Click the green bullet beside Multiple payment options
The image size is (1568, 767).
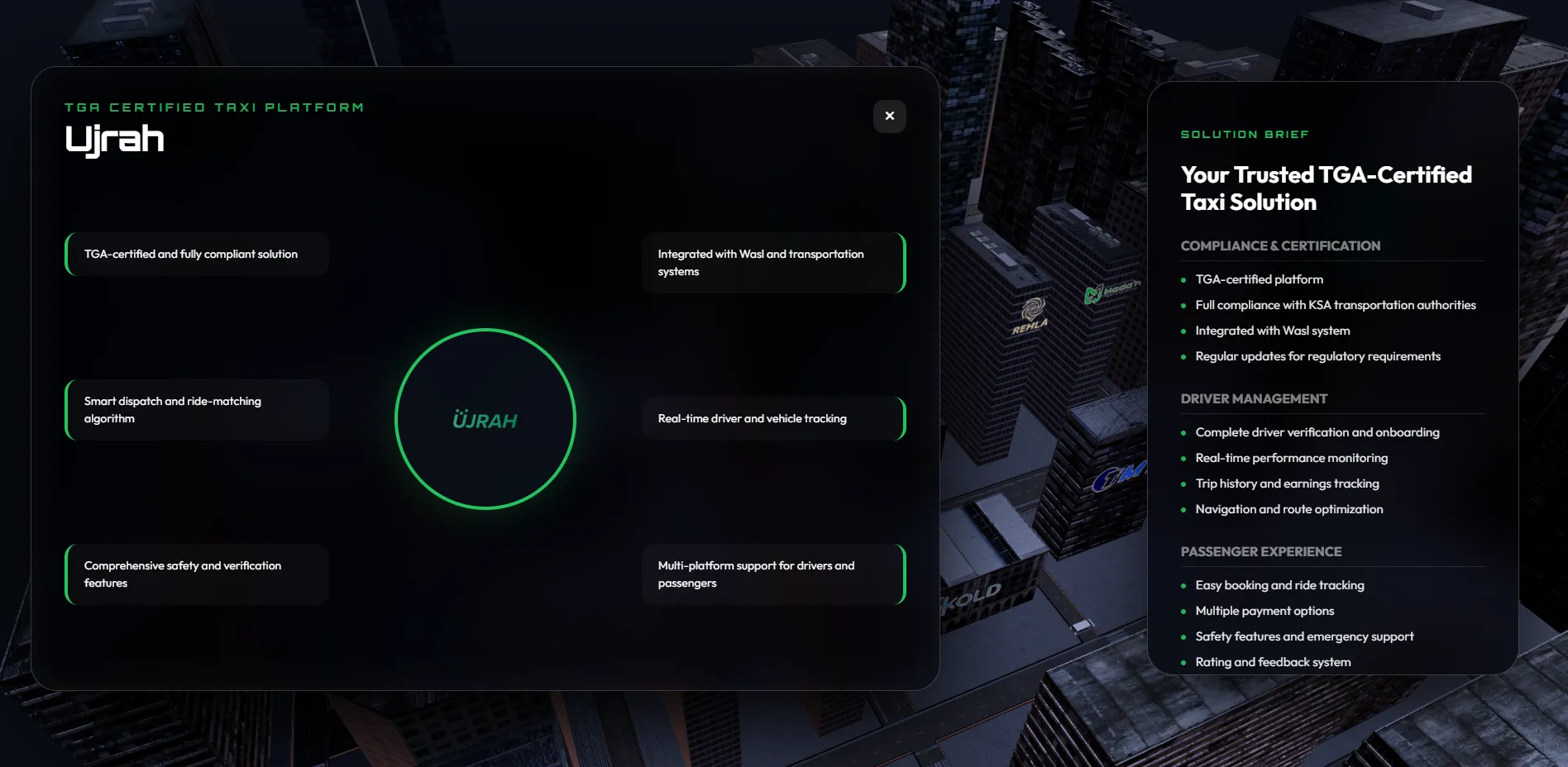pos(1184,612)
